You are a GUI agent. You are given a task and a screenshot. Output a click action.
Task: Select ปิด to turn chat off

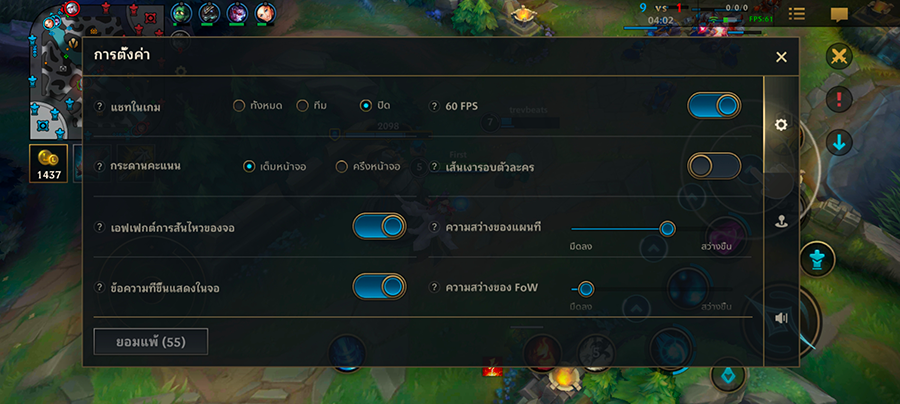pos(366,106)
